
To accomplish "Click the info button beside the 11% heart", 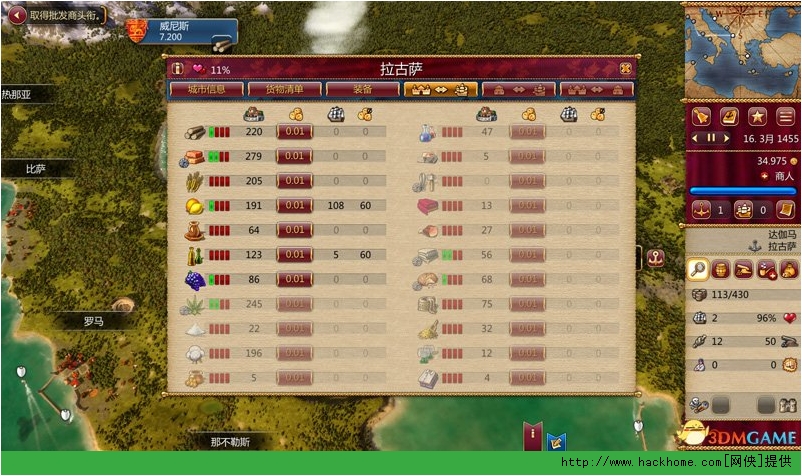I will tap(177, 69).
